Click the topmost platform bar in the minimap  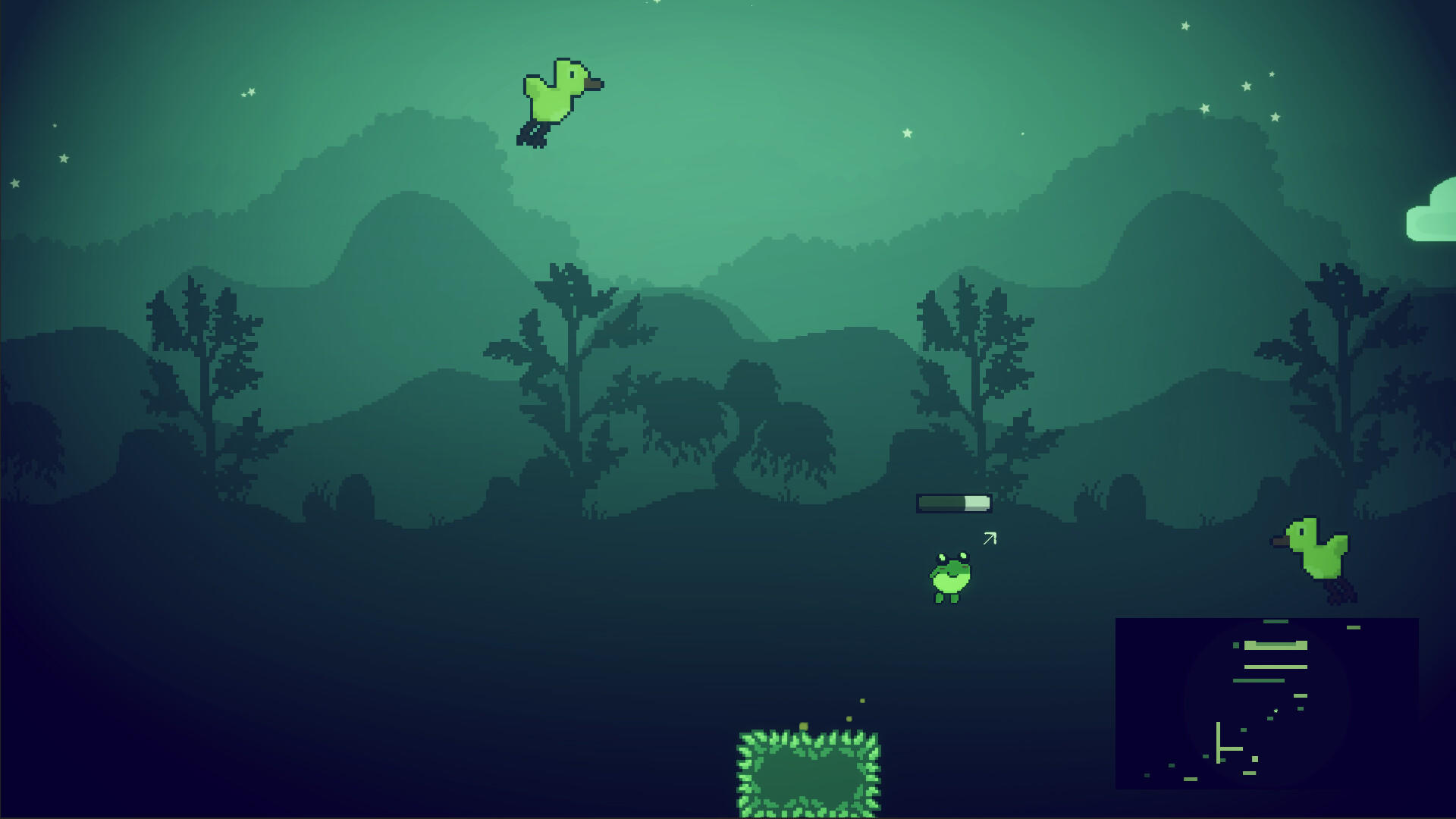coord(1276,621)
